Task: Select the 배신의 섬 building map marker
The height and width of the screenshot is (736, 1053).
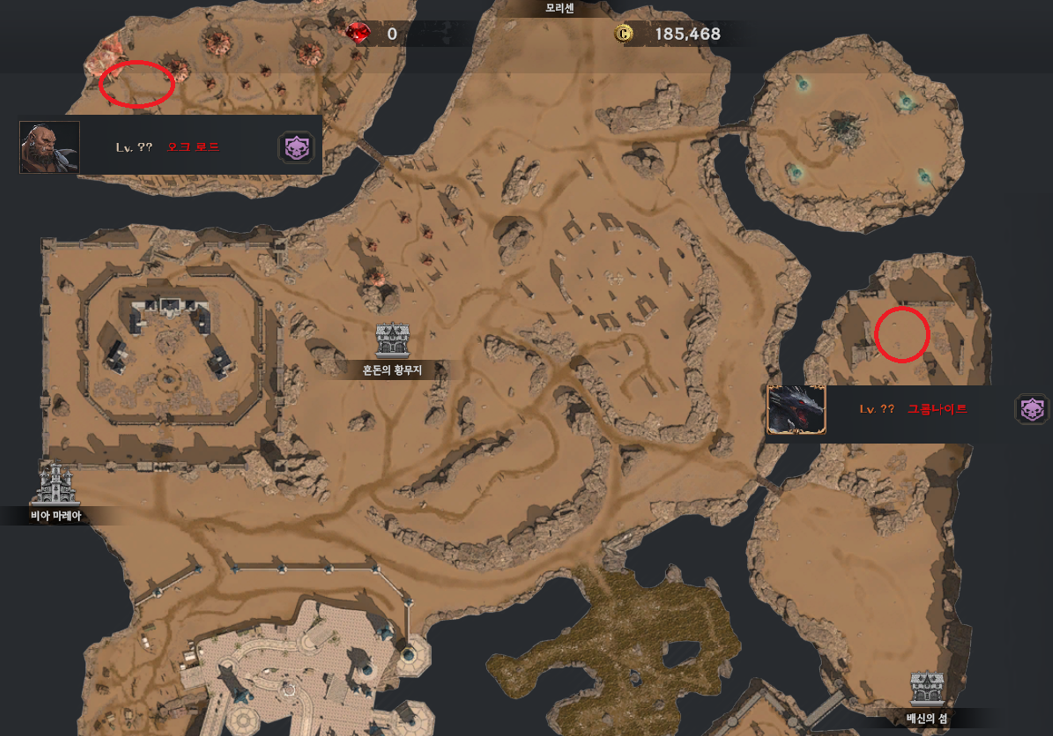Action: tap(927, 690)
